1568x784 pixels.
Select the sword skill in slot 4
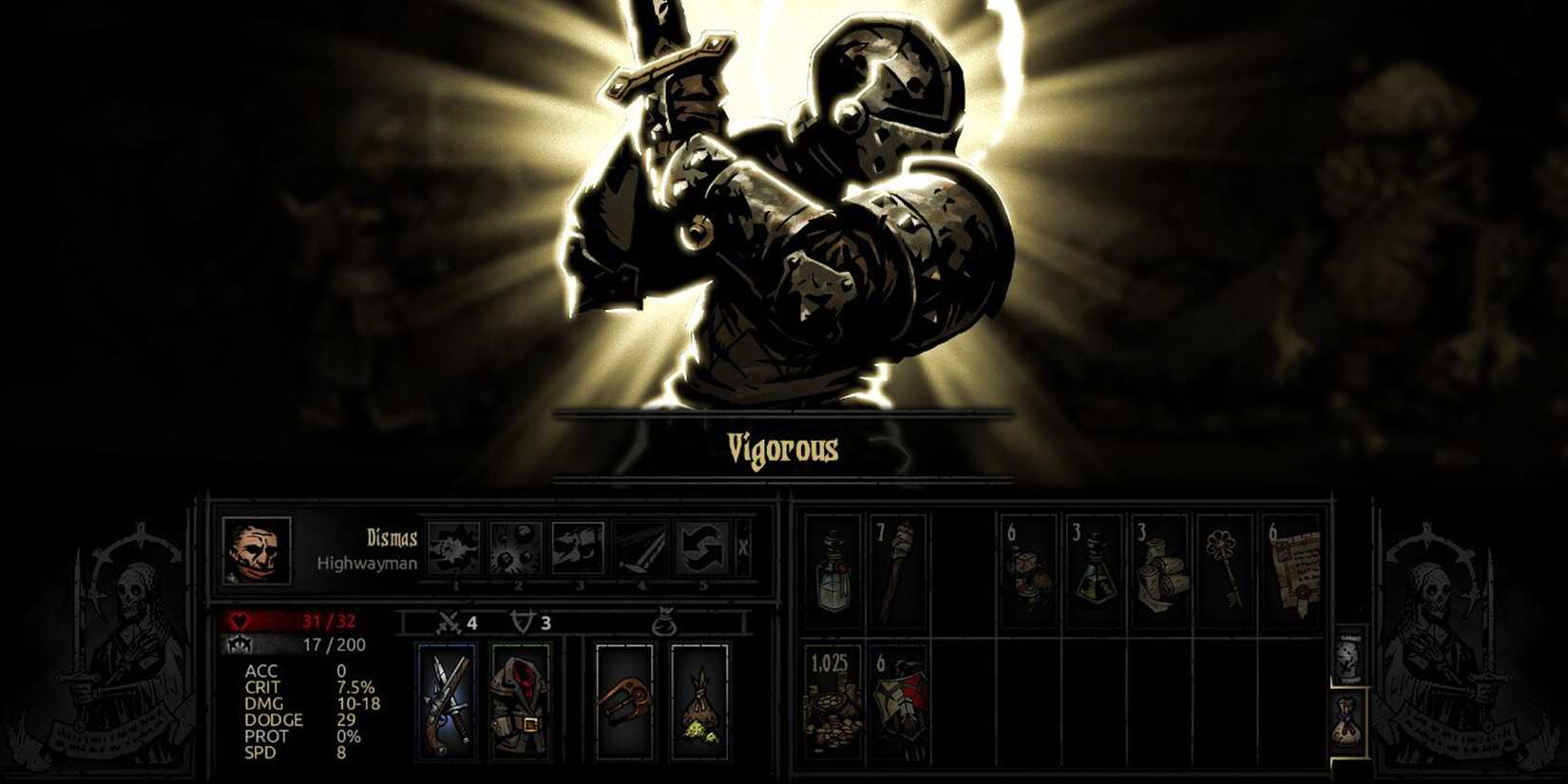point(639,546)
